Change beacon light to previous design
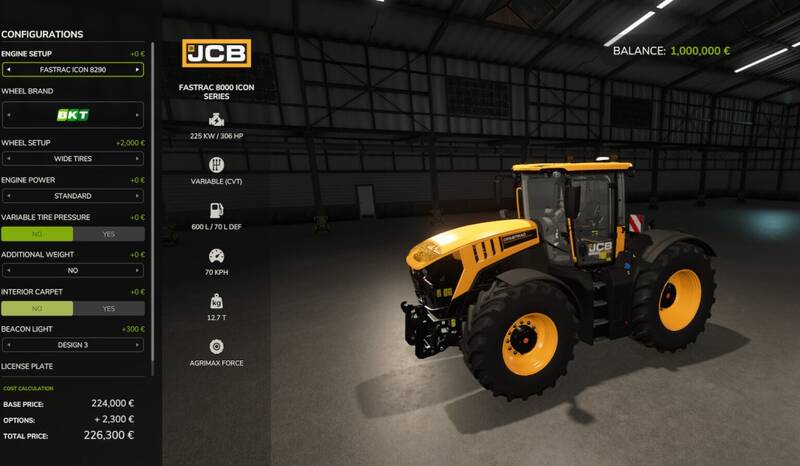This screenshot has width=800, height=466. (8, 345)
